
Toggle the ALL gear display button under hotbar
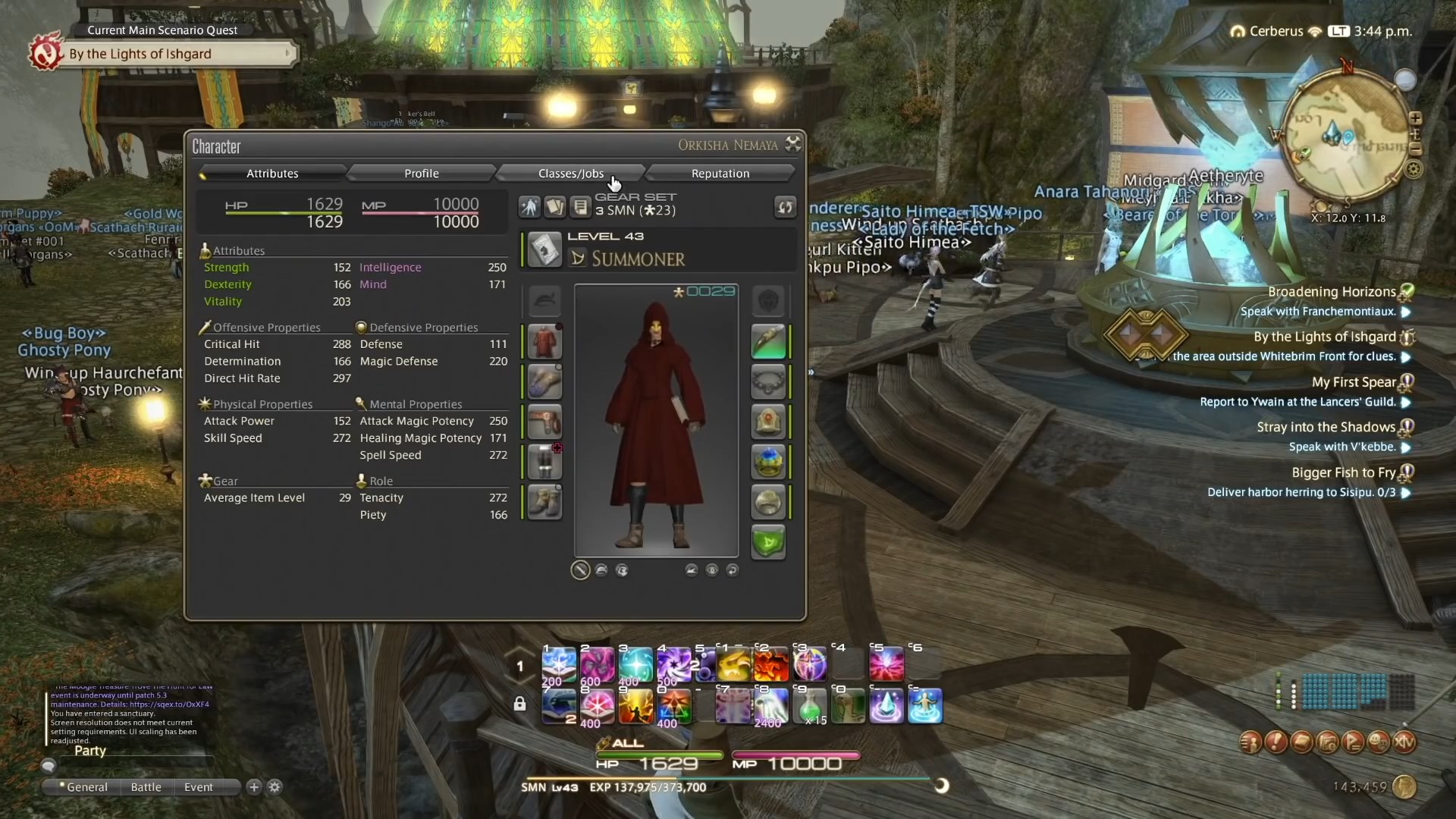pyautogui.click(x=623, y=743)
